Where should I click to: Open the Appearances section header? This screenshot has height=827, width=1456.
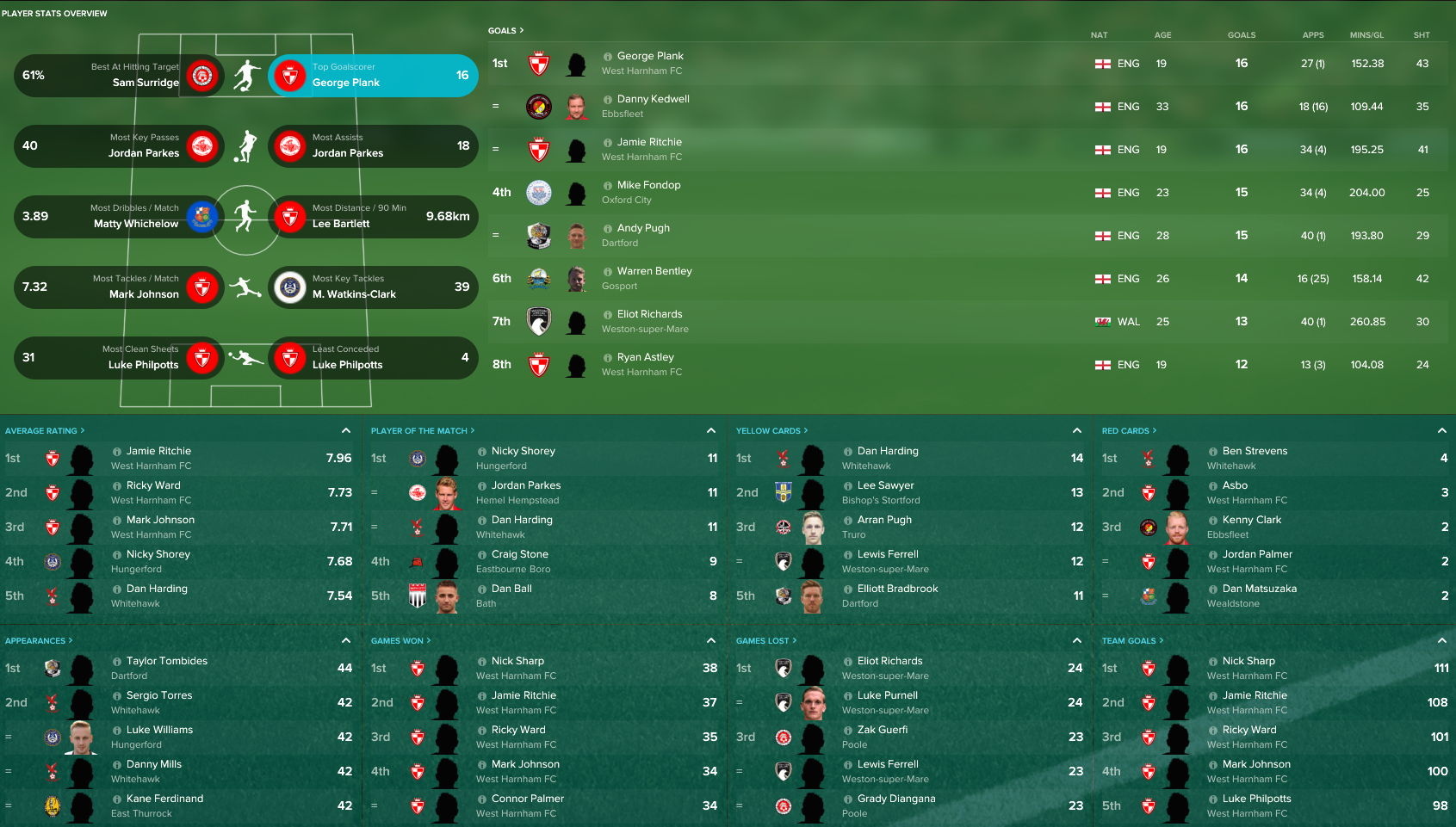pyautogui.click(x=38, y=641)
